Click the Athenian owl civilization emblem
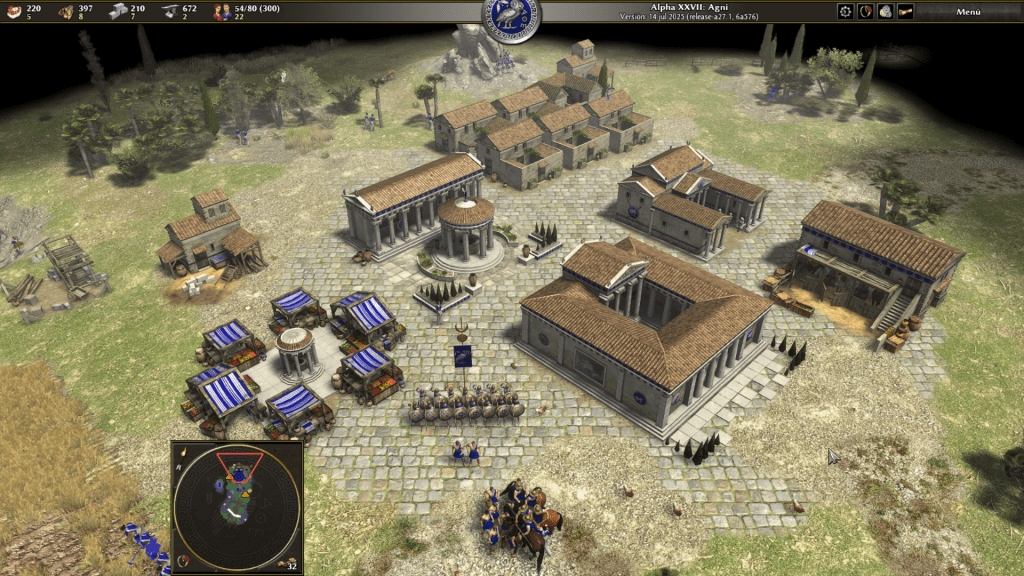Image resolution: width=1024 pixels, height=576 pixels. tap(511, 15)
